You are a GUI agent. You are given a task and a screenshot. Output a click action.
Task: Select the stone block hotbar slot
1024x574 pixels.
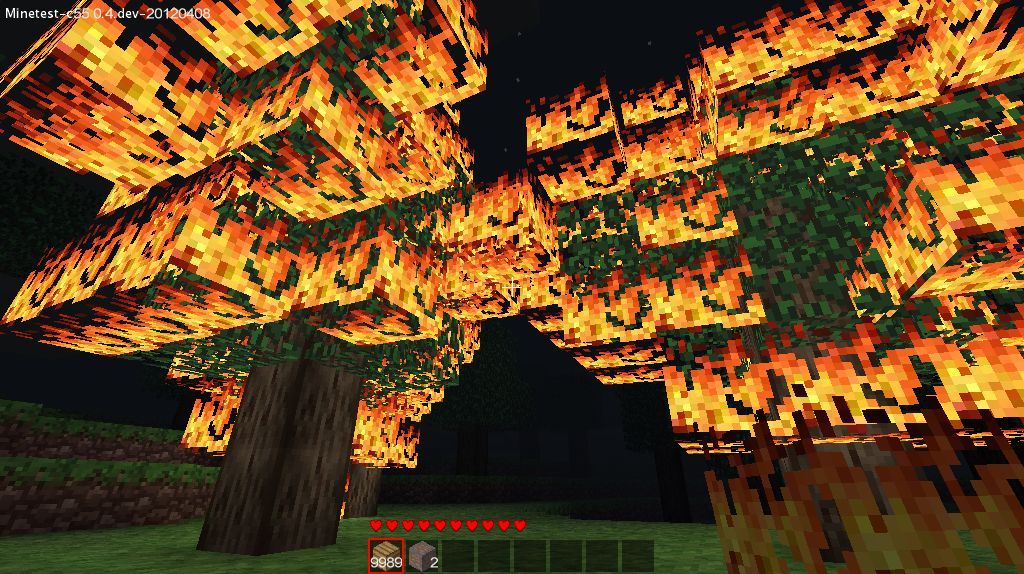pyautogui.click(x=422, y=555)
